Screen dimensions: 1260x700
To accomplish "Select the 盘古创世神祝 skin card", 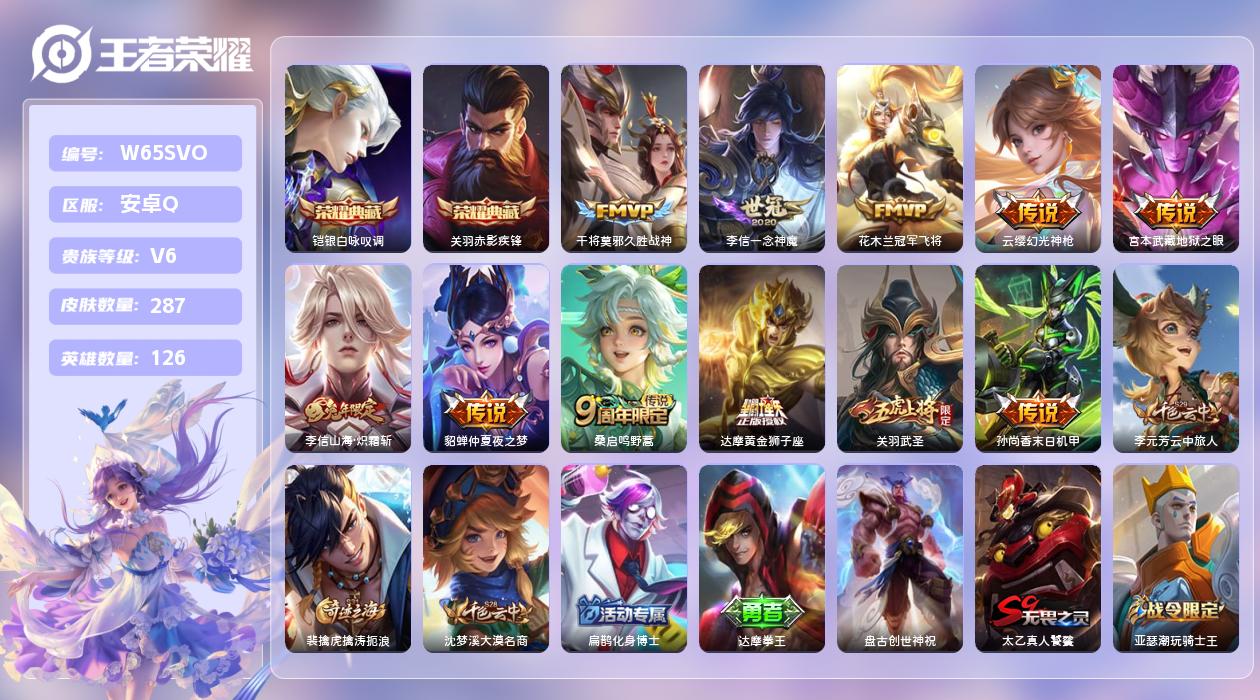I will coord(900,558).
